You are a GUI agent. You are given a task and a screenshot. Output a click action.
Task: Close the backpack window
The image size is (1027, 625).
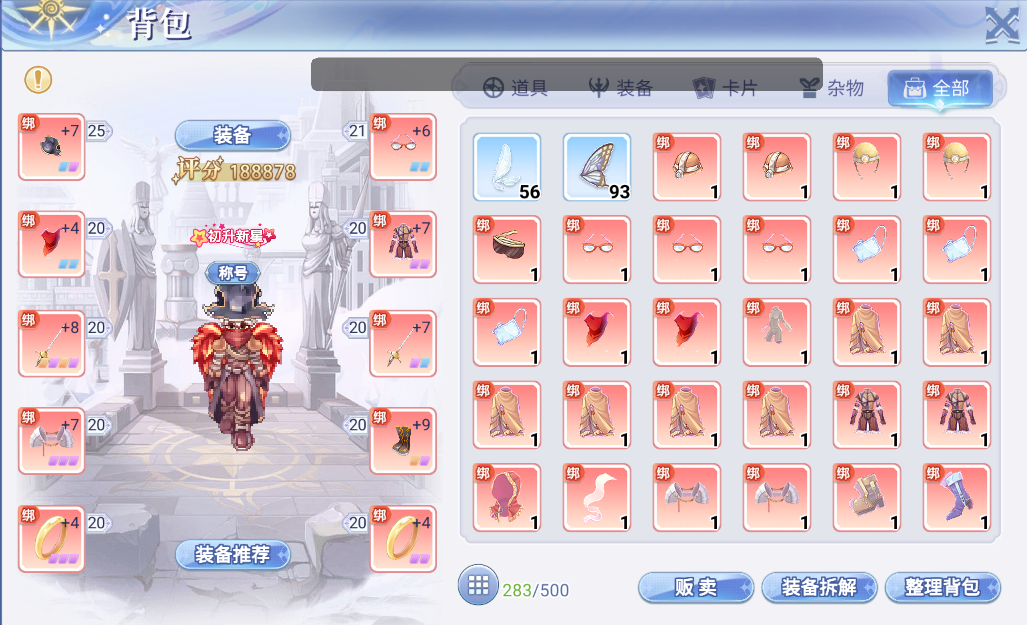(1001, 25)
